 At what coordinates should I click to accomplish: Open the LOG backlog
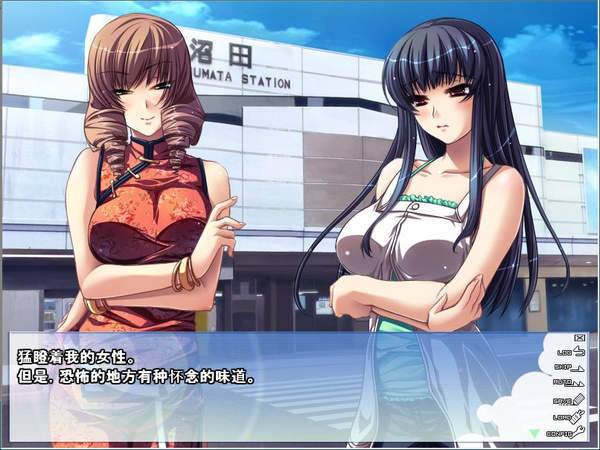point(571,352)
